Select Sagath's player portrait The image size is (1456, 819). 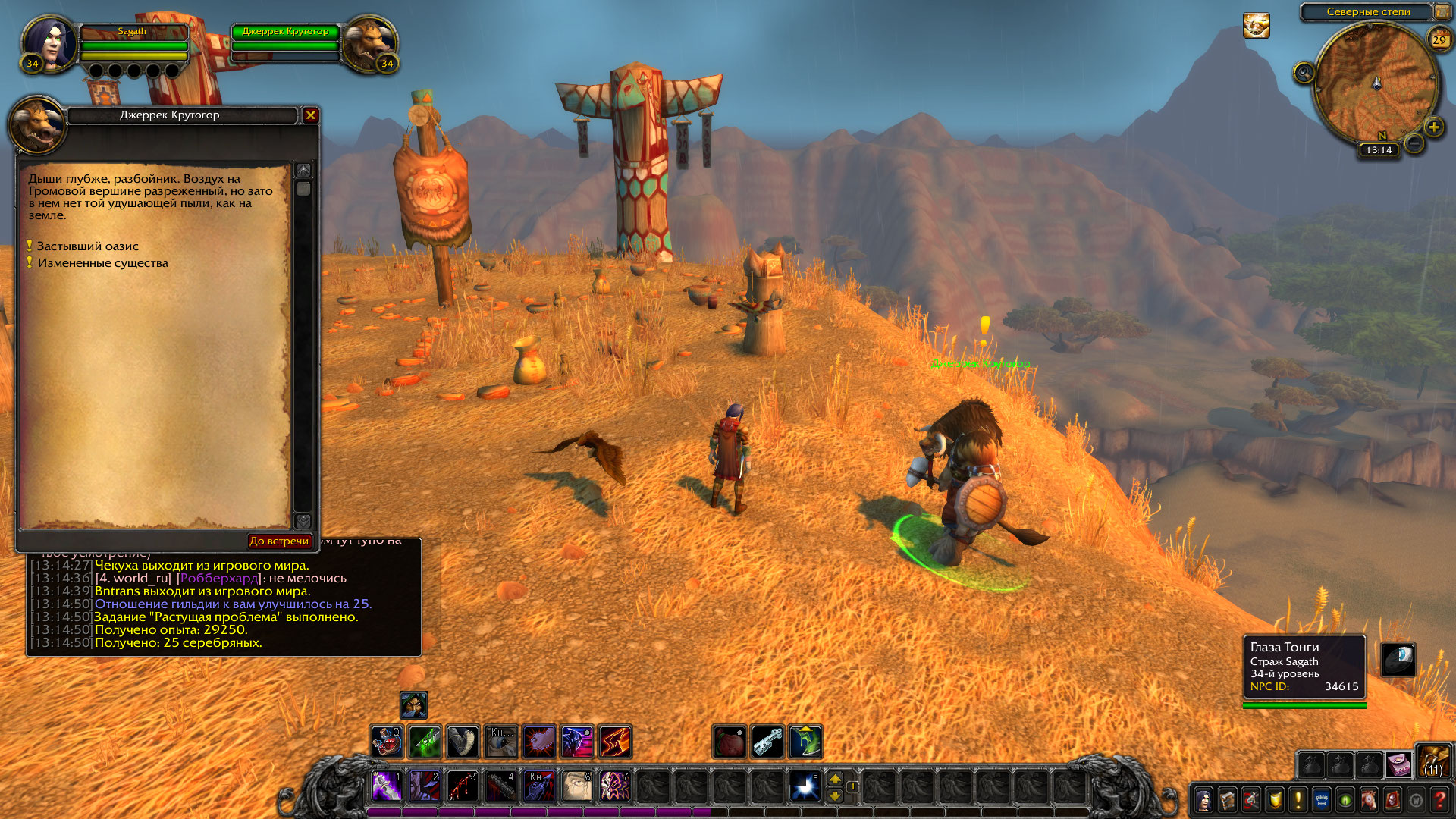(x=49, y=44)
